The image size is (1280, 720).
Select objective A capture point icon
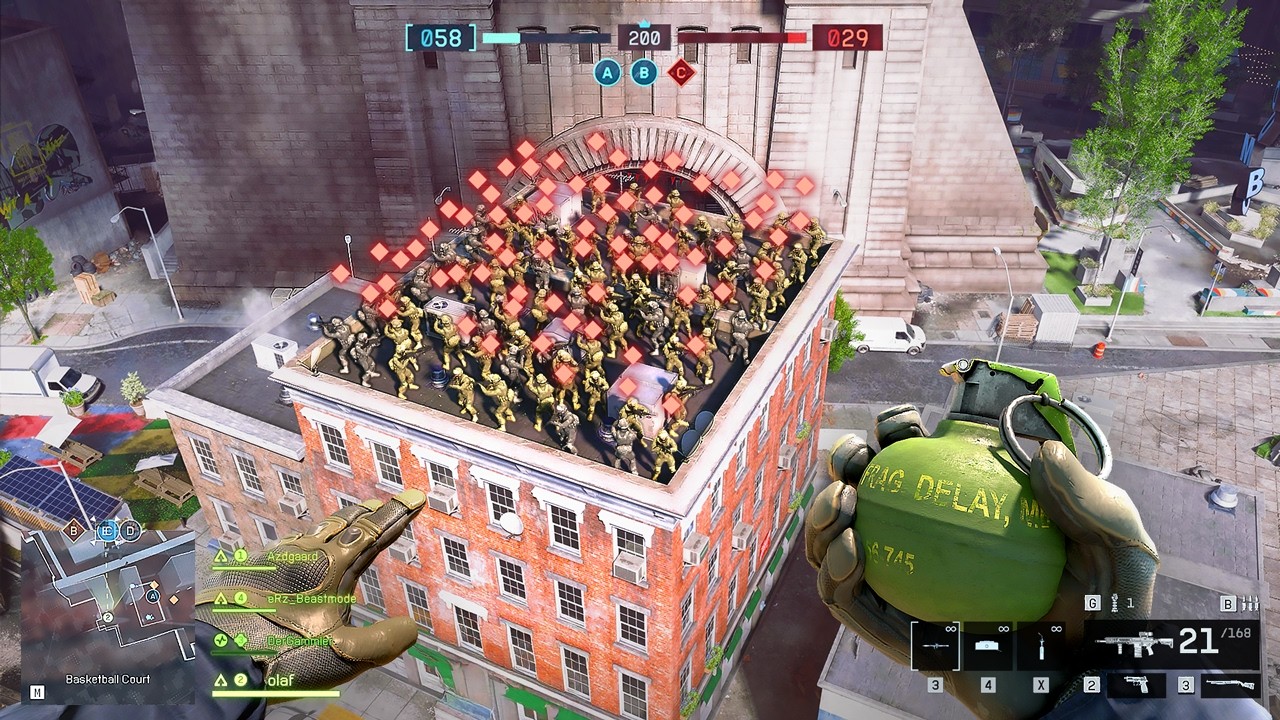pos(607,72)
